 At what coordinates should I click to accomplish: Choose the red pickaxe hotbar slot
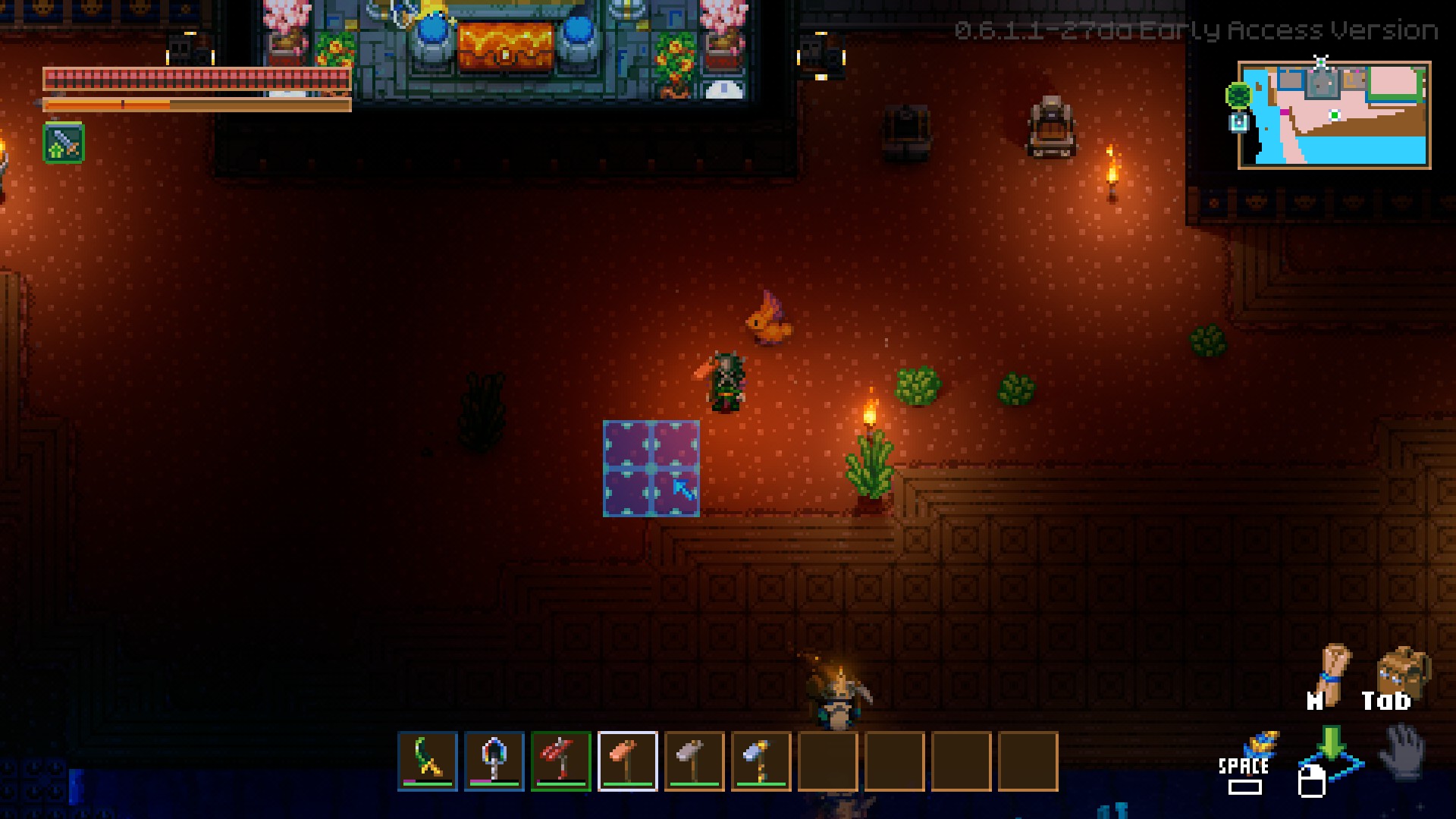point(561,761)
